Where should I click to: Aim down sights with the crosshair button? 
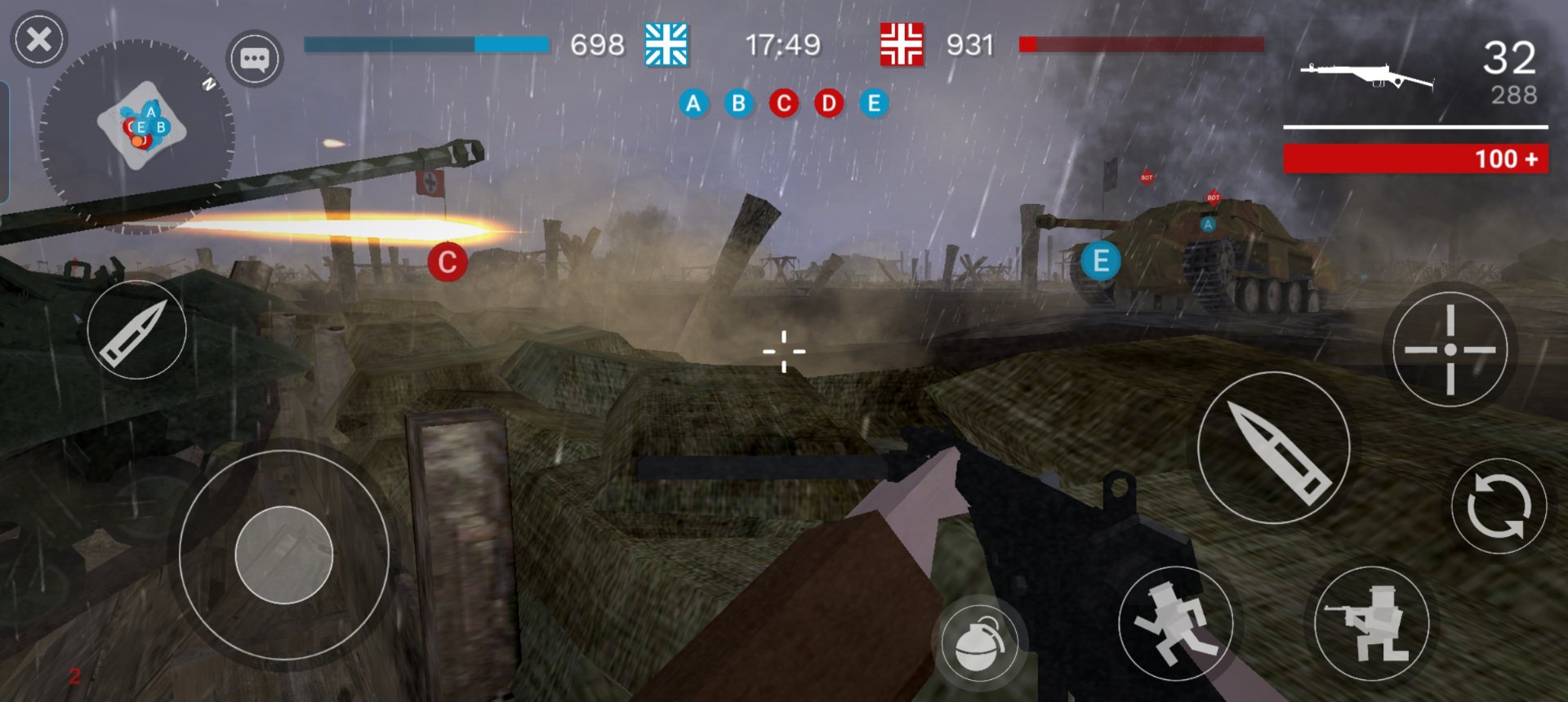[x=1450, y=349]
